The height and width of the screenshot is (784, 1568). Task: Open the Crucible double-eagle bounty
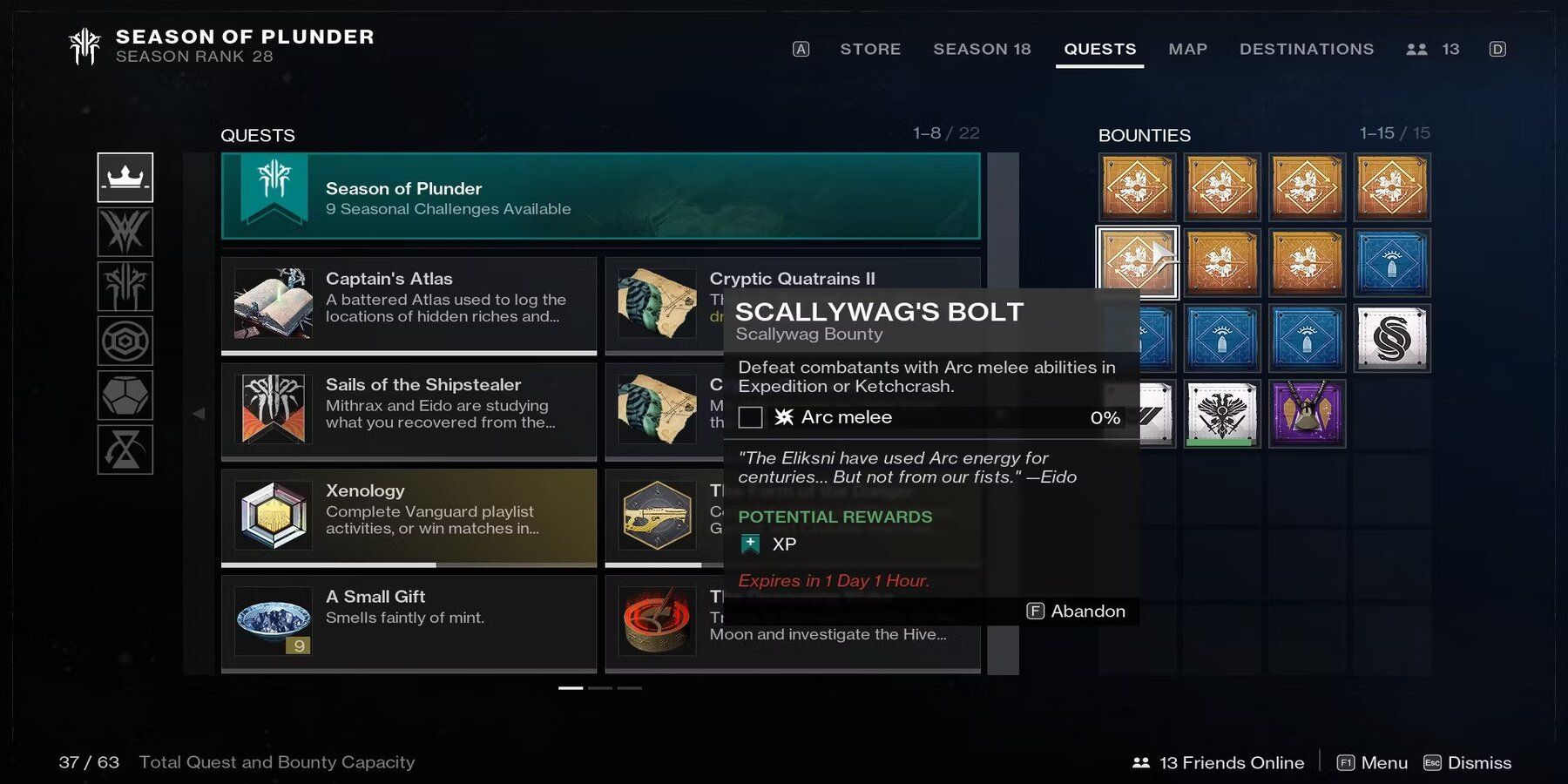(x=1223, y=416)
